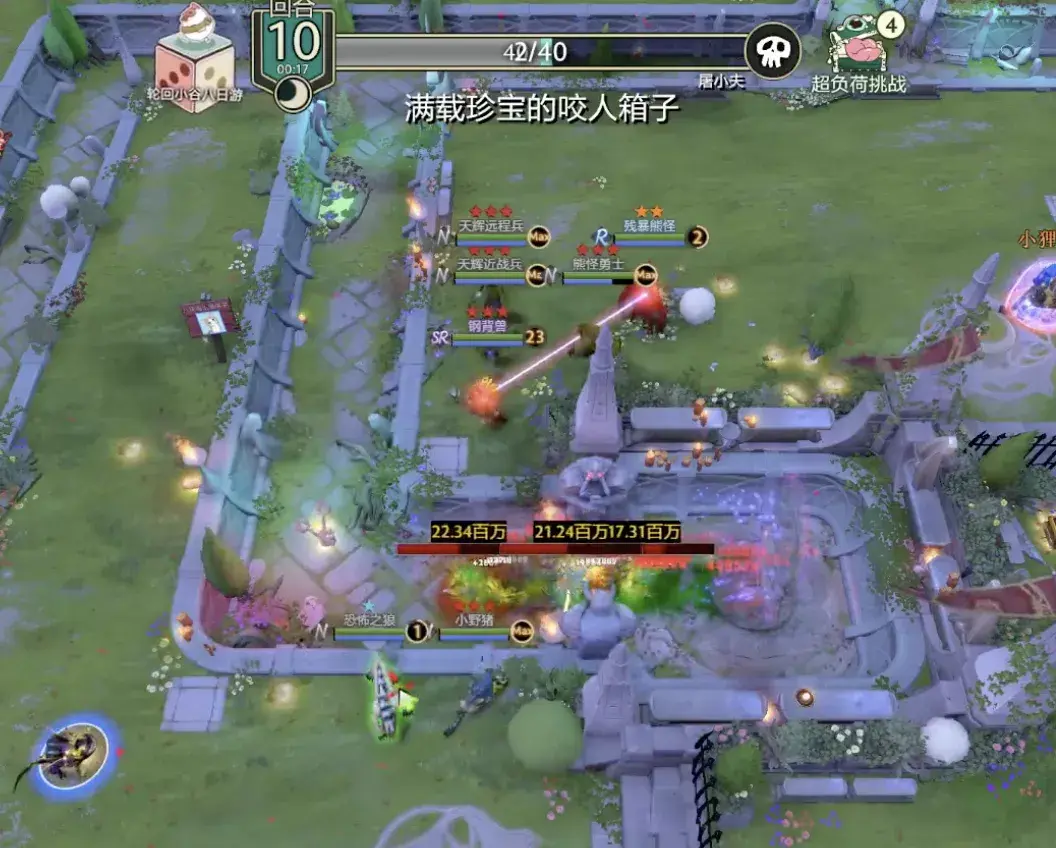The height and width of the screenshot is (848, 1056).
Task: Open the frog 超负荷挑战 challenge icon
Action: click(x=859, y=45)
